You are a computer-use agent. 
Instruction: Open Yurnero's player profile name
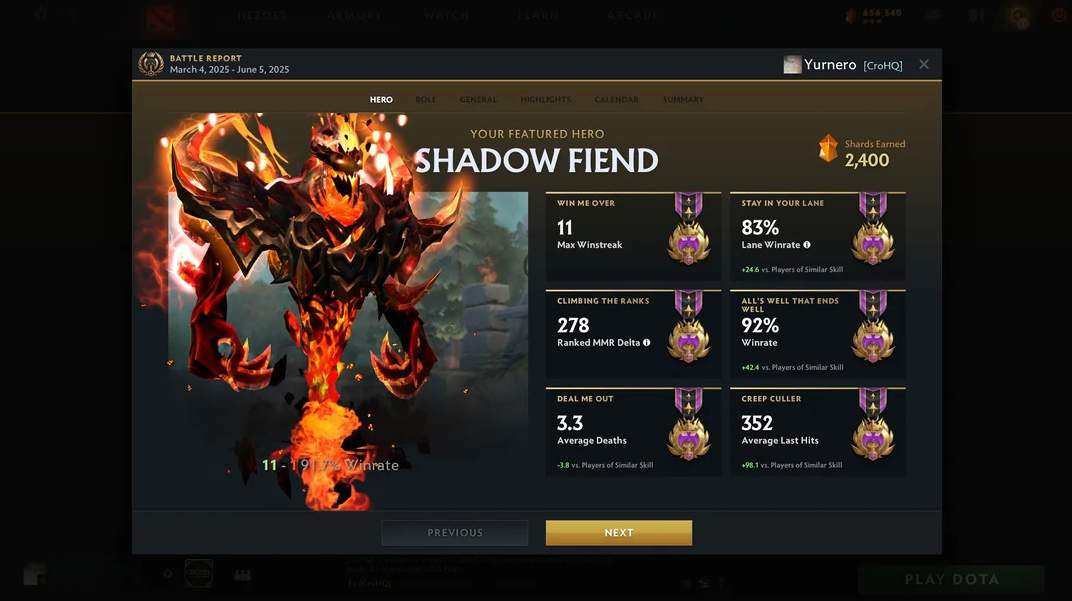(830, 65)
